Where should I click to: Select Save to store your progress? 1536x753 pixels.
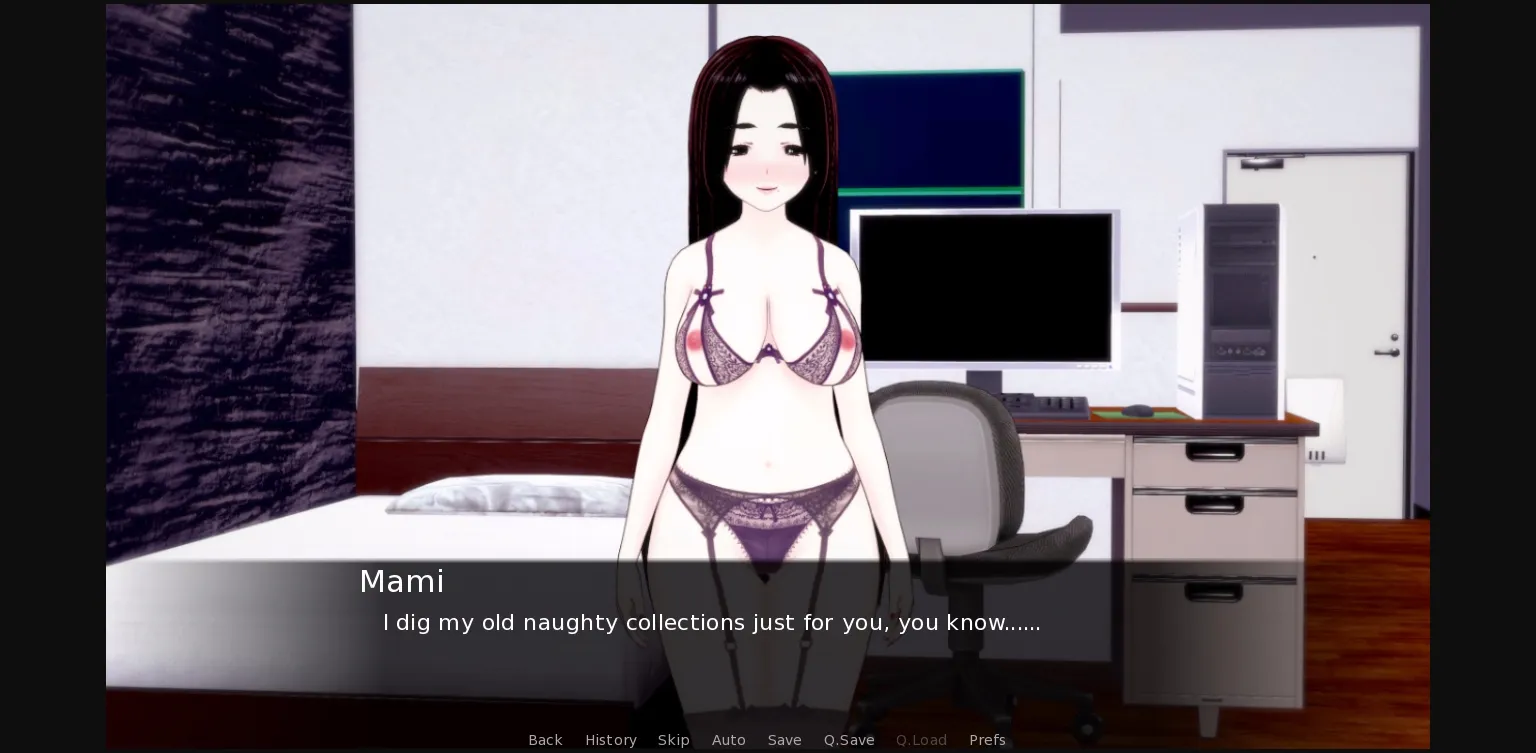coord(785,740)
